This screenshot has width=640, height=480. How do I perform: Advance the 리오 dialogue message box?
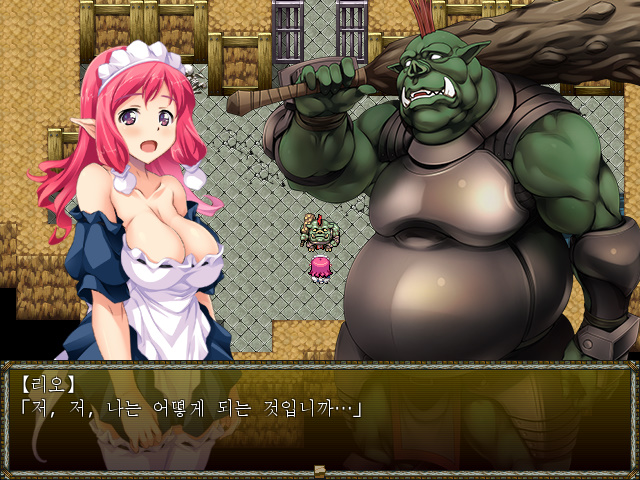320,415
